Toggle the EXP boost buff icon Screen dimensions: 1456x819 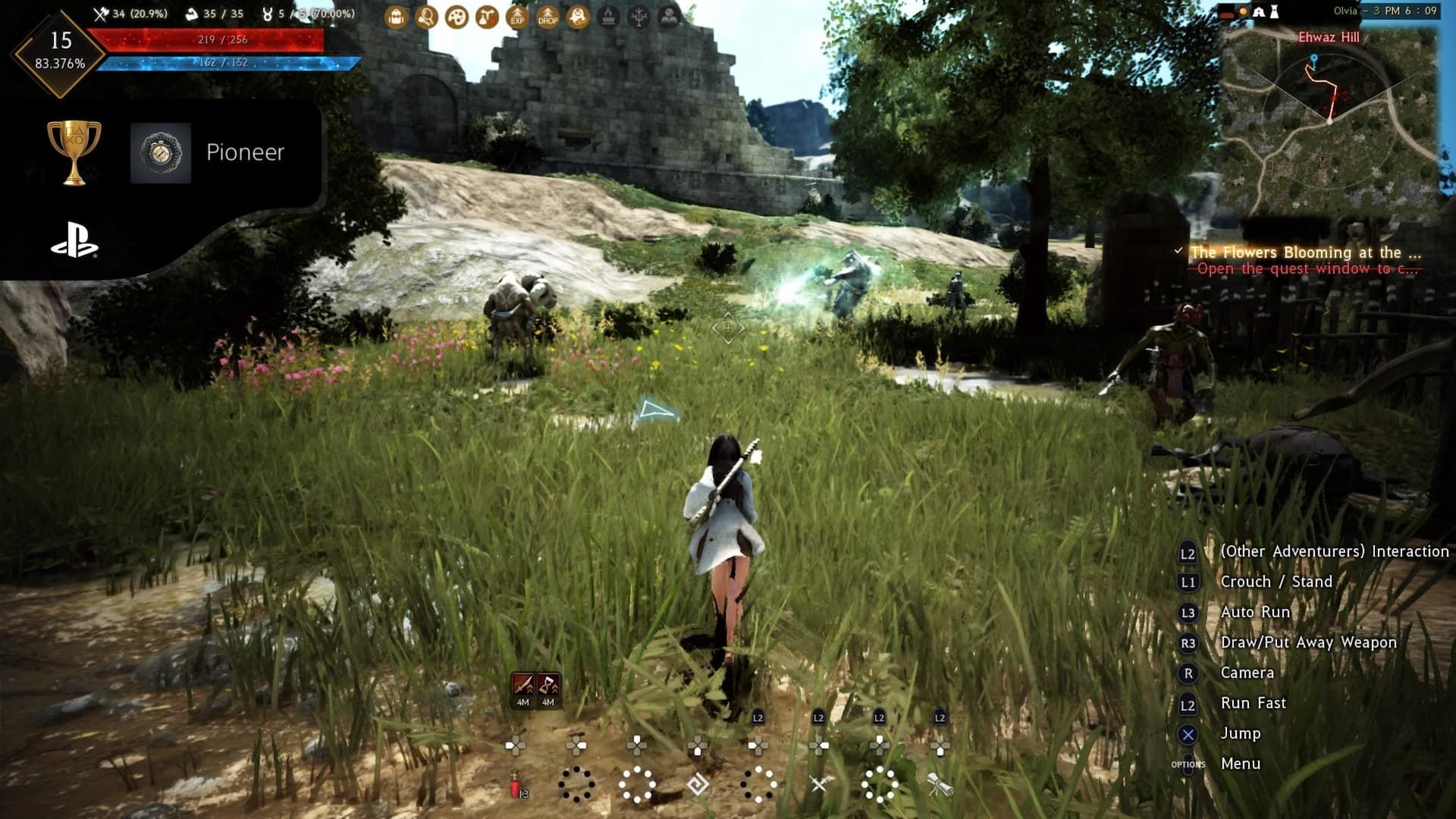tap(517, 16)
